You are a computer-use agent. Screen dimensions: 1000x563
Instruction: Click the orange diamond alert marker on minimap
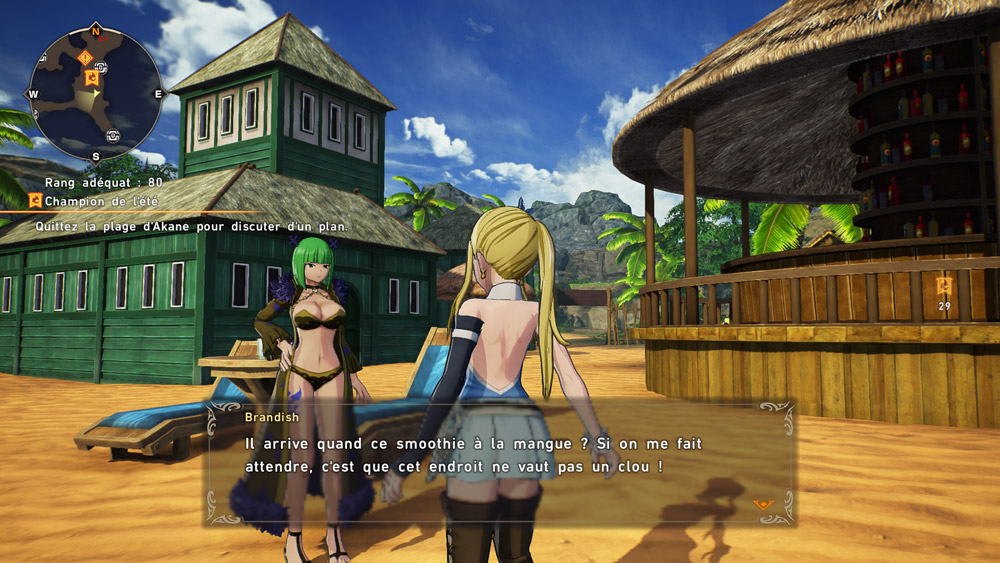click(84, 57)
